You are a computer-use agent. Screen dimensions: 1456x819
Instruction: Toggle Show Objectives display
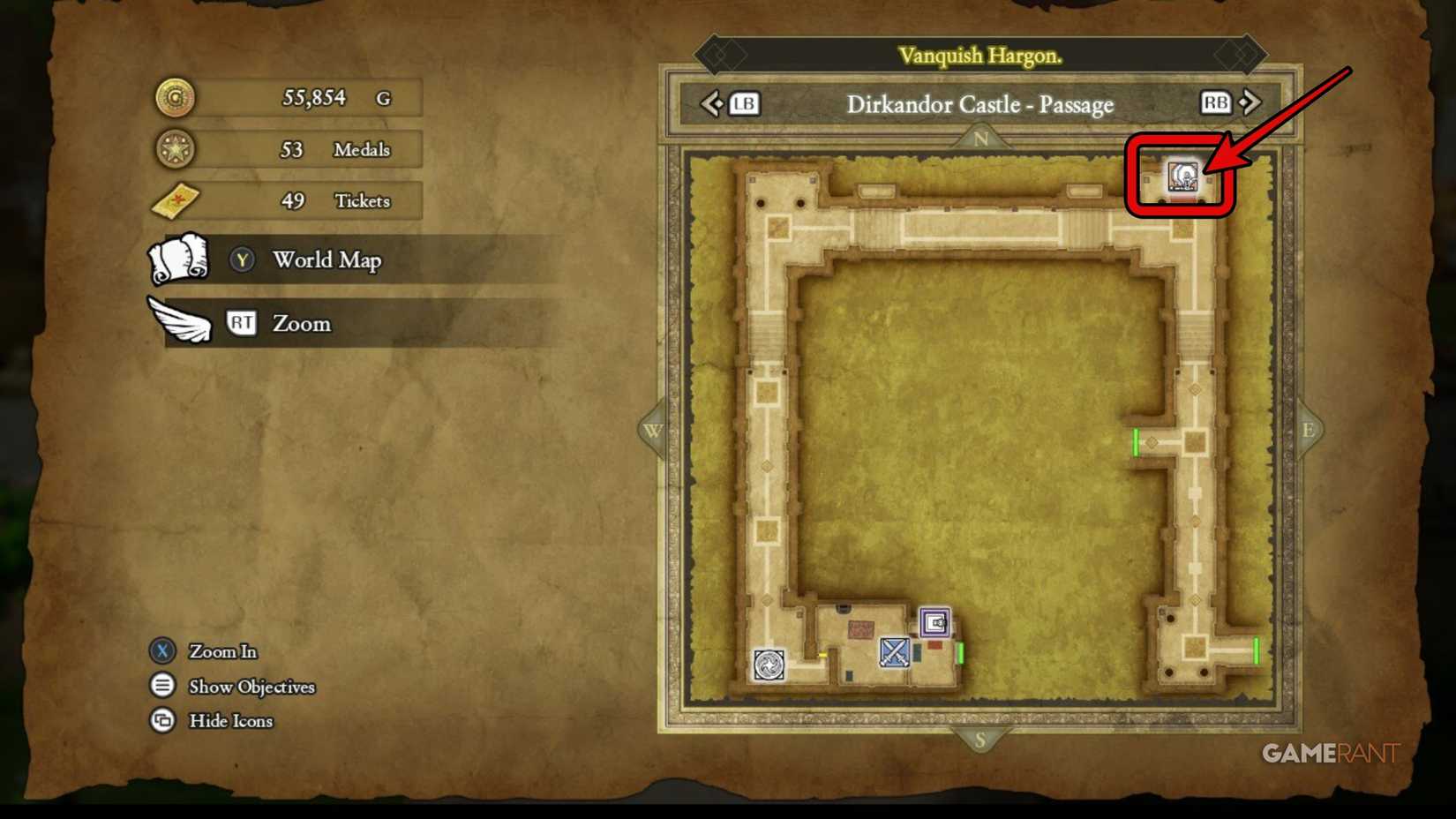pos(234,687)
